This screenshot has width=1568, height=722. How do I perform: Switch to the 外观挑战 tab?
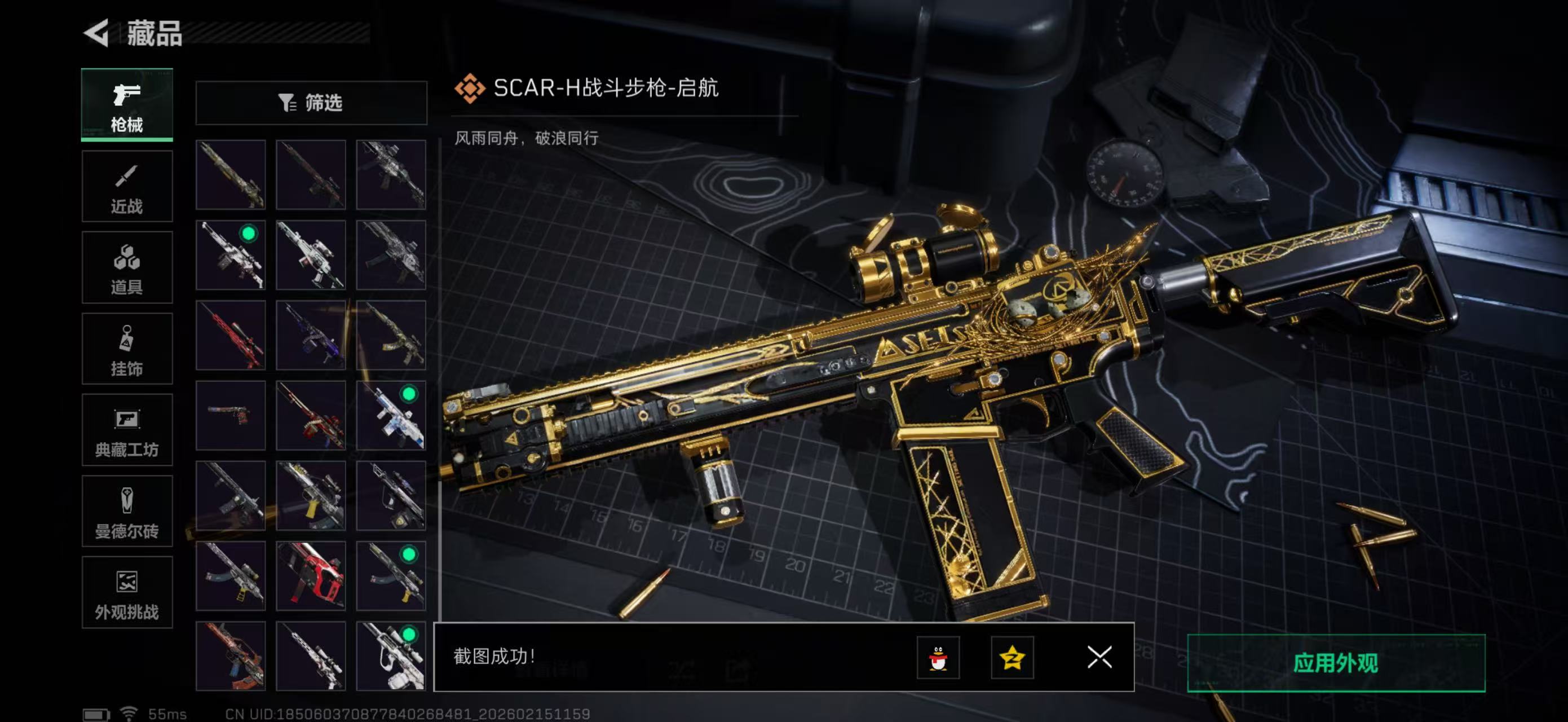pyautogui.click(x=127, y=592)
